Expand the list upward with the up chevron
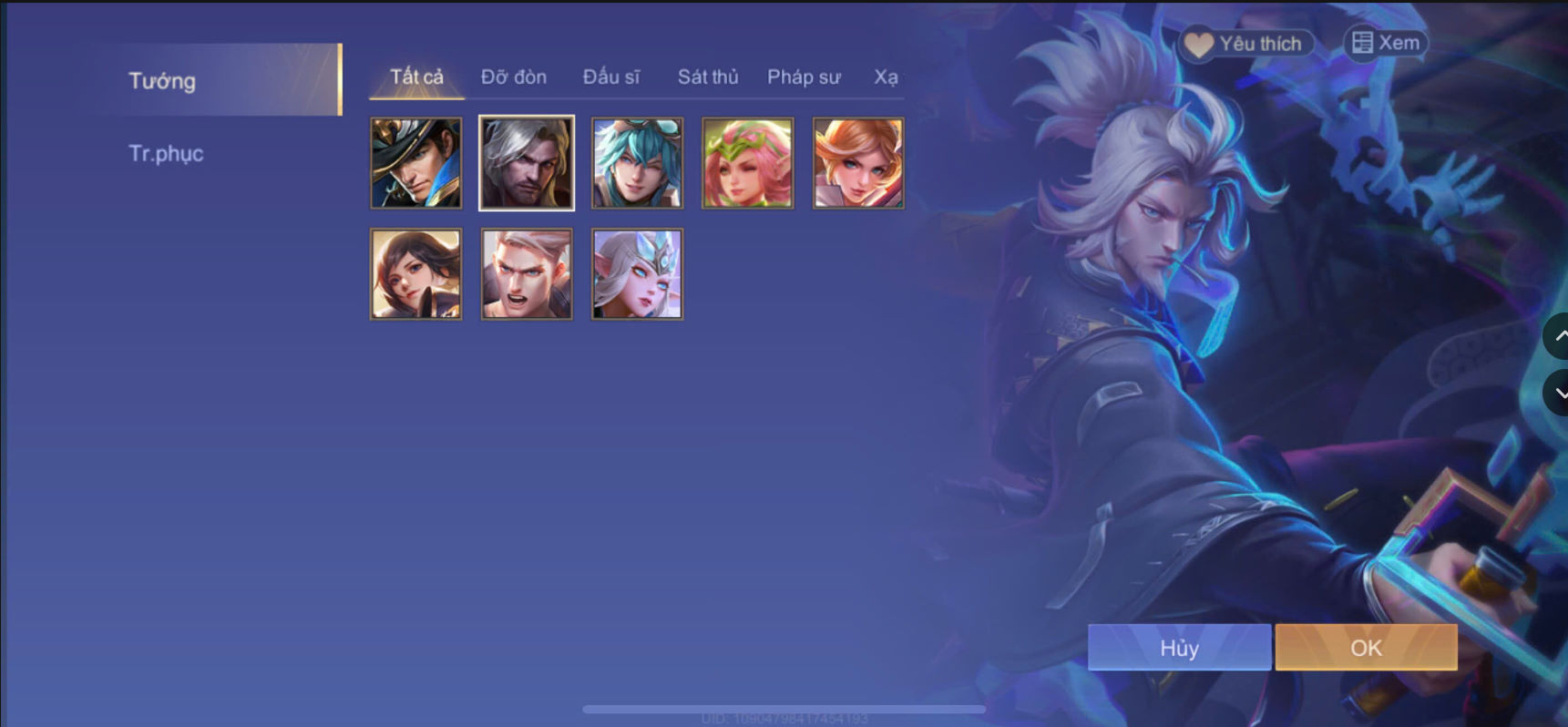 1559,335
